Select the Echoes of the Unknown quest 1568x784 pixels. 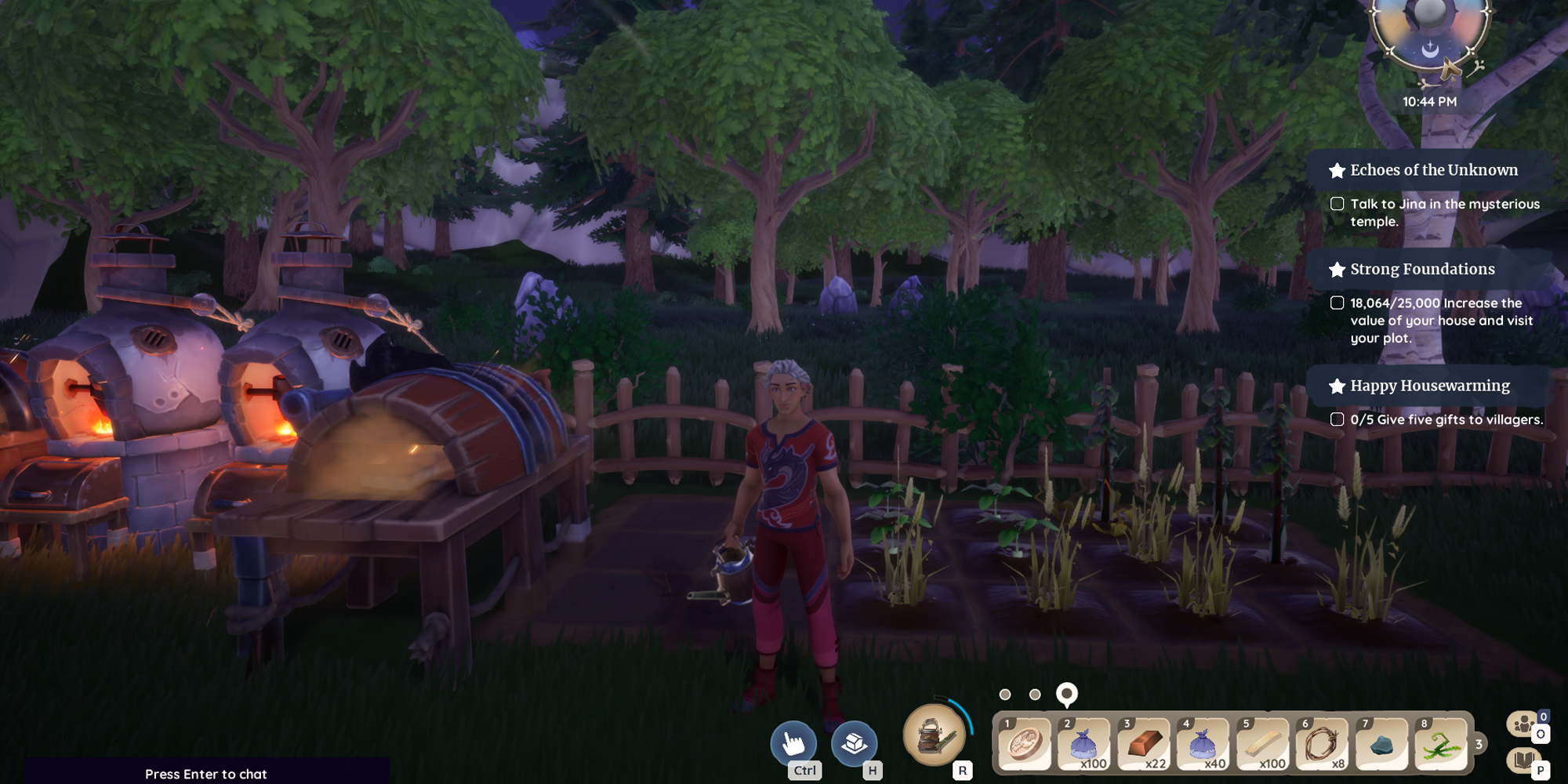point(1433,170)
